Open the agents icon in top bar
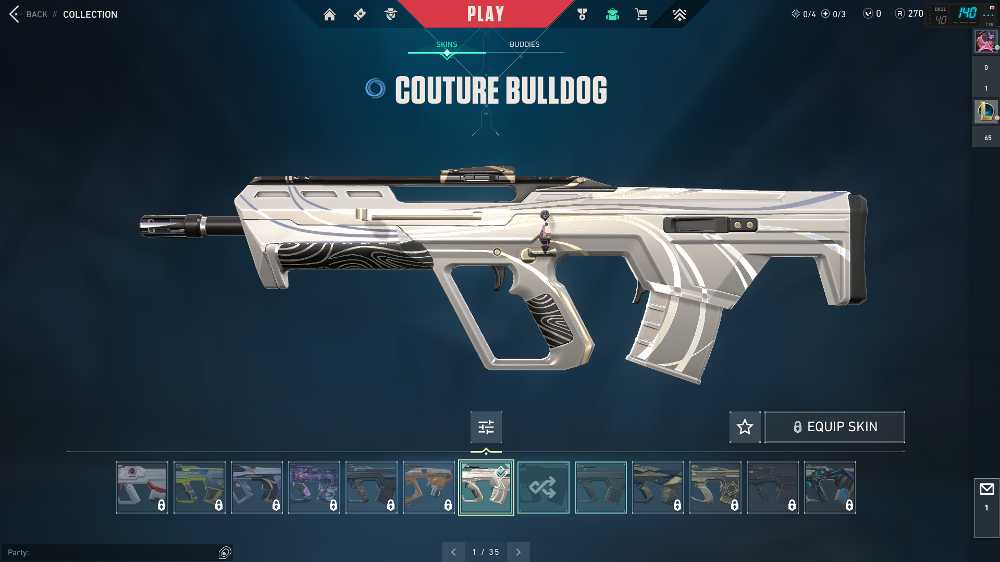1000x562 pixels. tap(391, 15)
